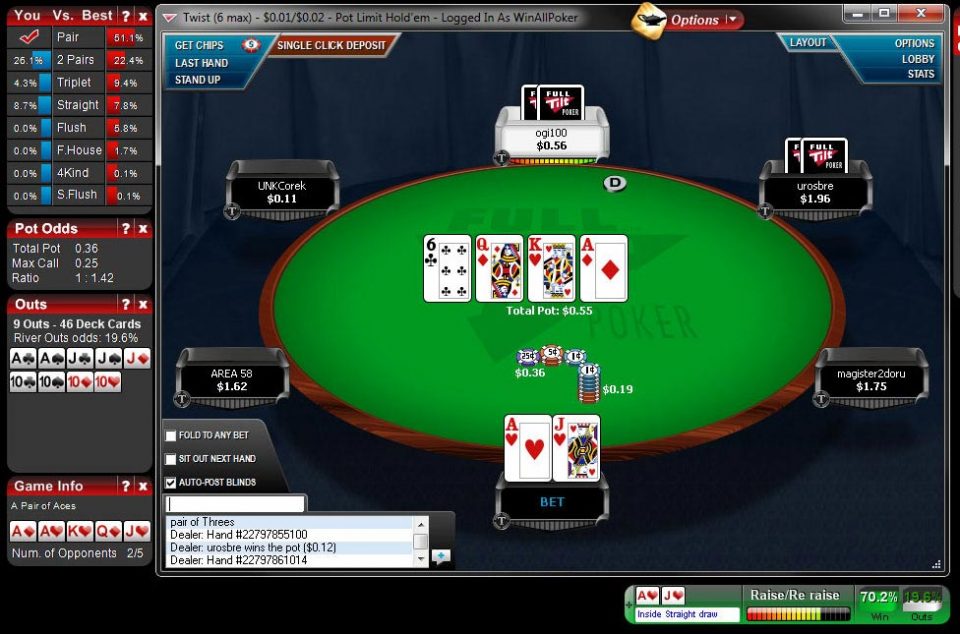Select the ogi100 player seat
Image resolution: width=960 pixels, height=634 pixels.
(551, 139)
